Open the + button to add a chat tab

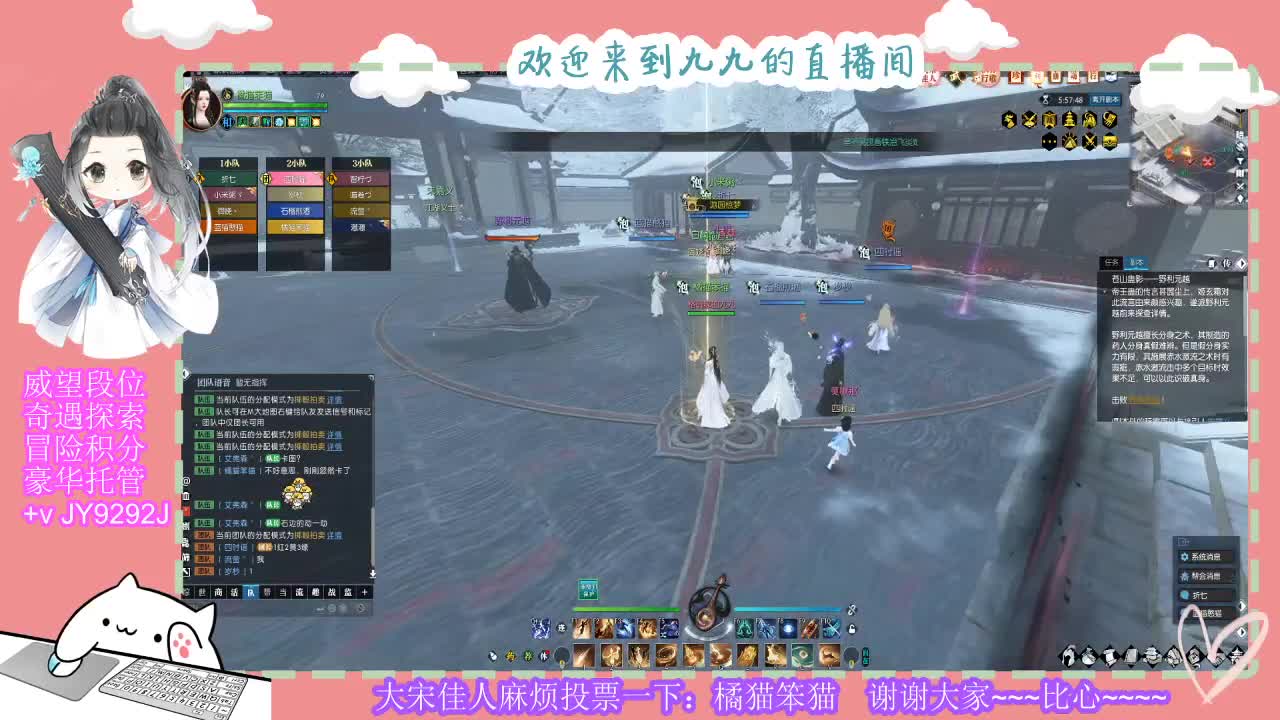[365, 592]
